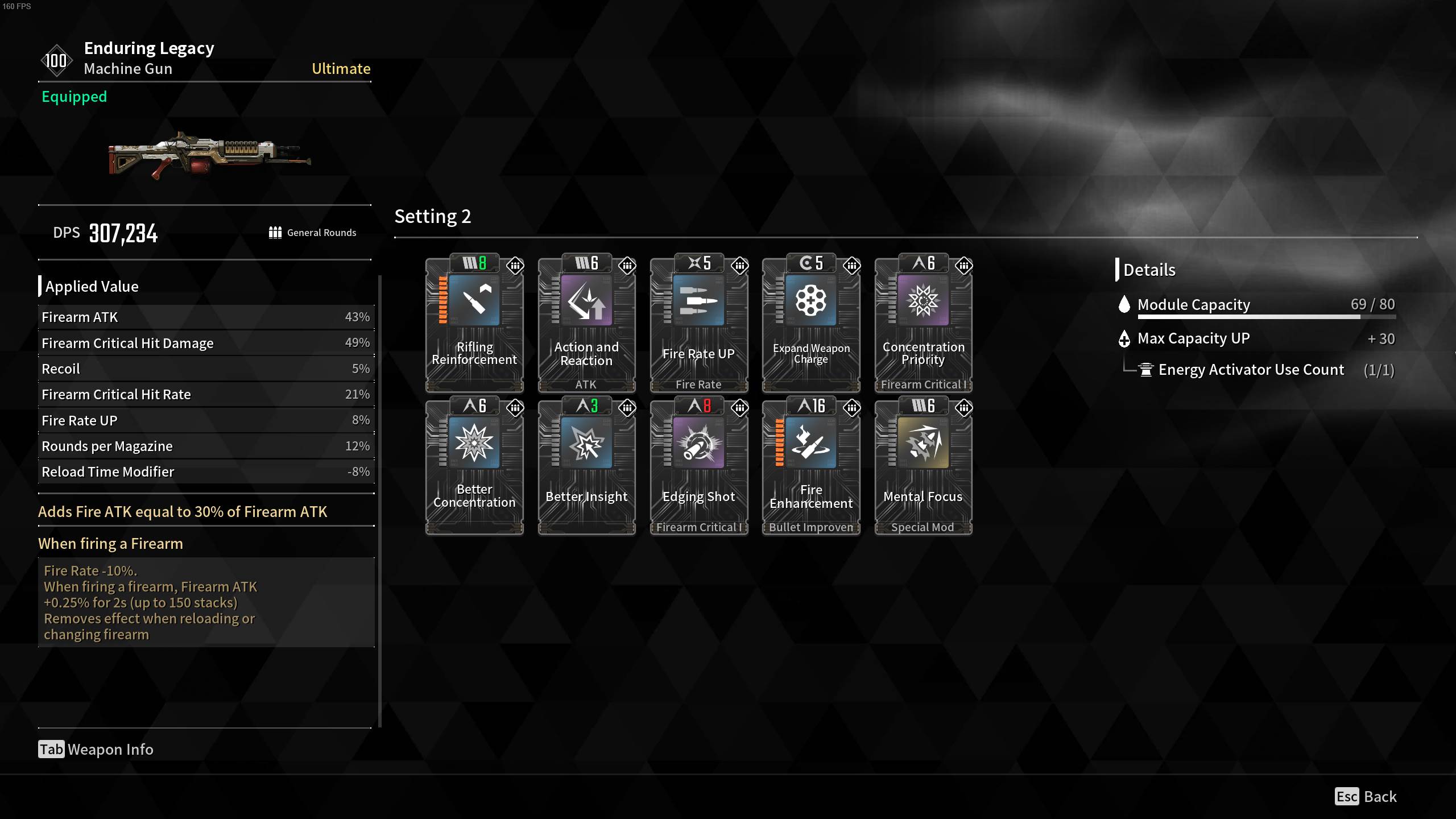Choose the Edging Shot module
Screen dimensions: 1456x819
click(x=698, y=466)
